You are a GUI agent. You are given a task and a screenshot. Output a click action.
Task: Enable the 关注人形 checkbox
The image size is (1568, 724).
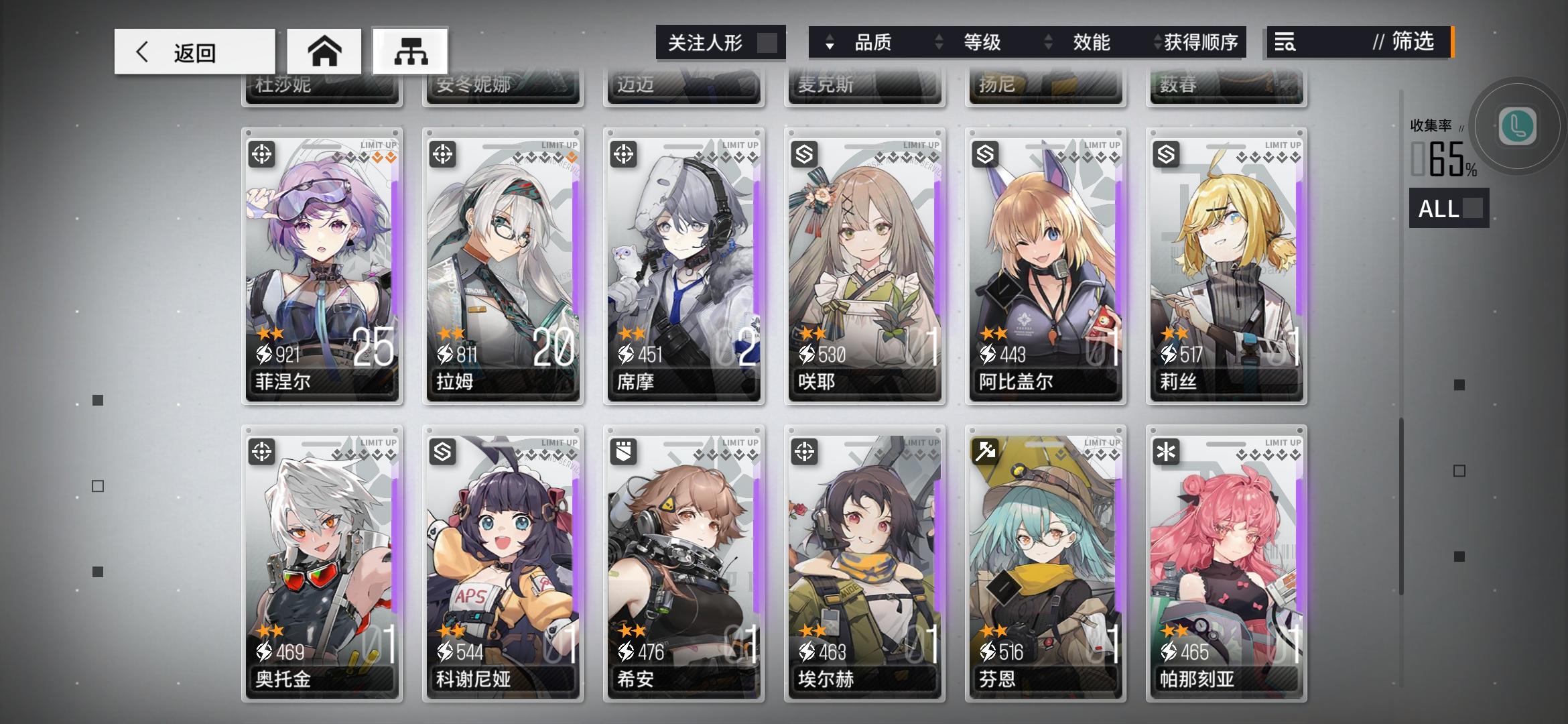(x=764, y=42)
